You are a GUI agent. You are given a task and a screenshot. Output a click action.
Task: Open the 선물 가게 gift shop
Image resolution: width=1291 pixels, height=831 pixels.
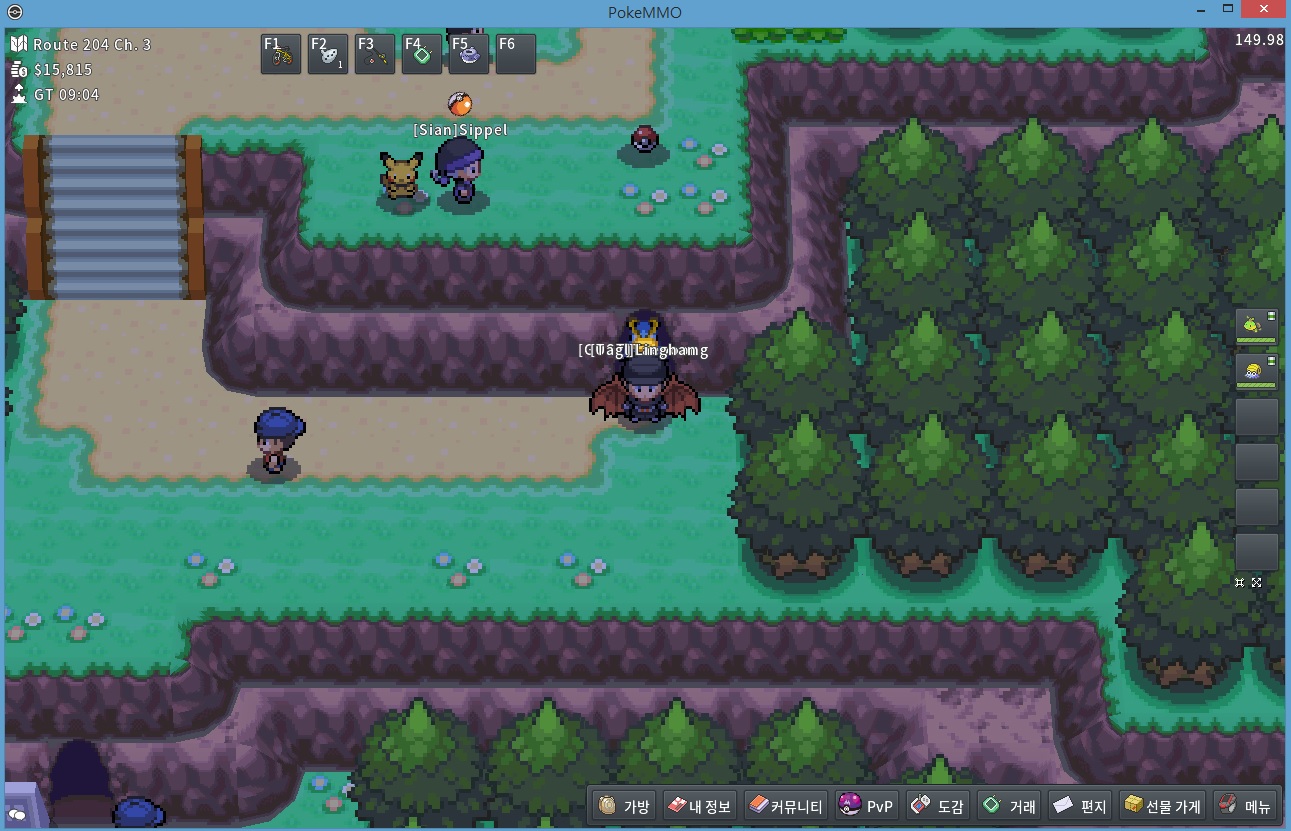[x=1162, y=806]
